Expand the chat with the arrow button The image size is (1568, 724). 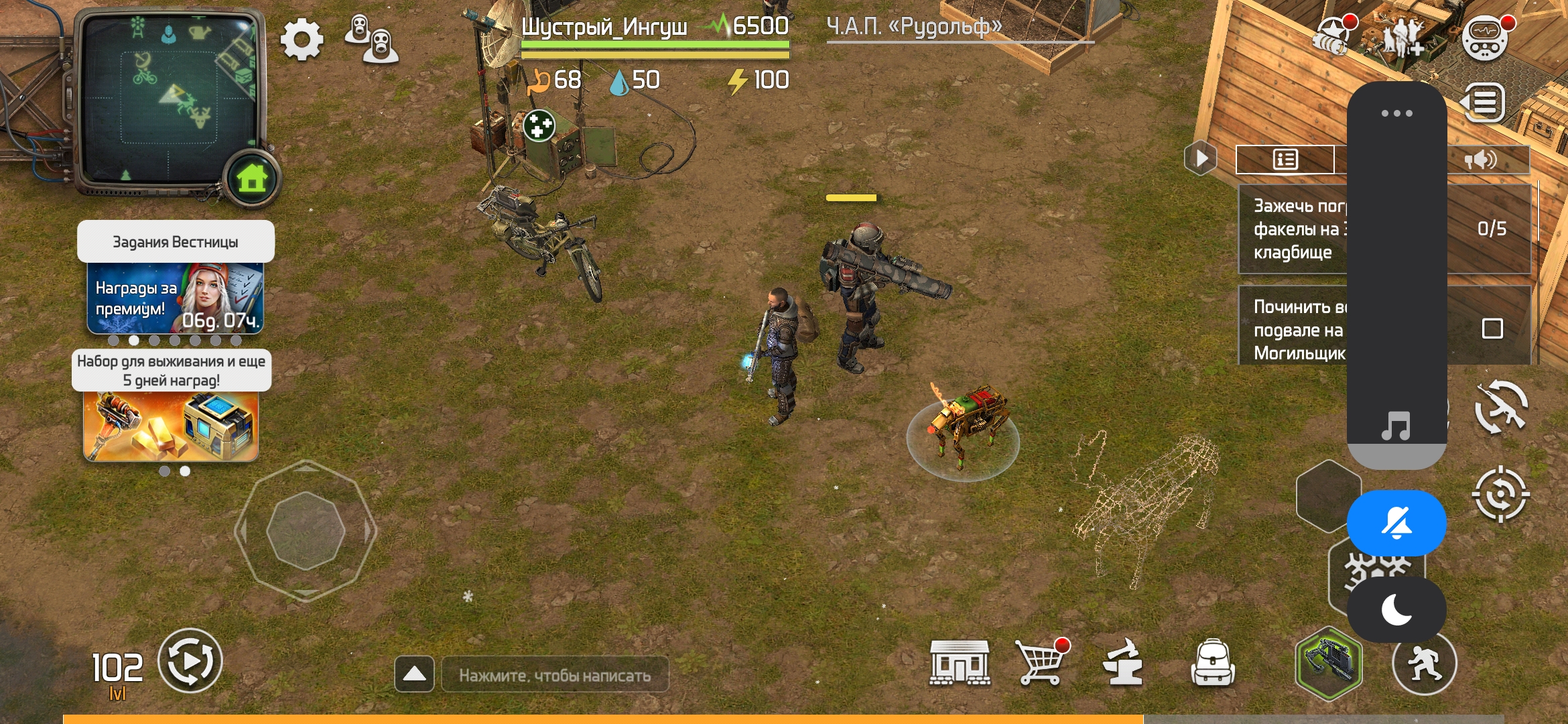coord(414,674)
